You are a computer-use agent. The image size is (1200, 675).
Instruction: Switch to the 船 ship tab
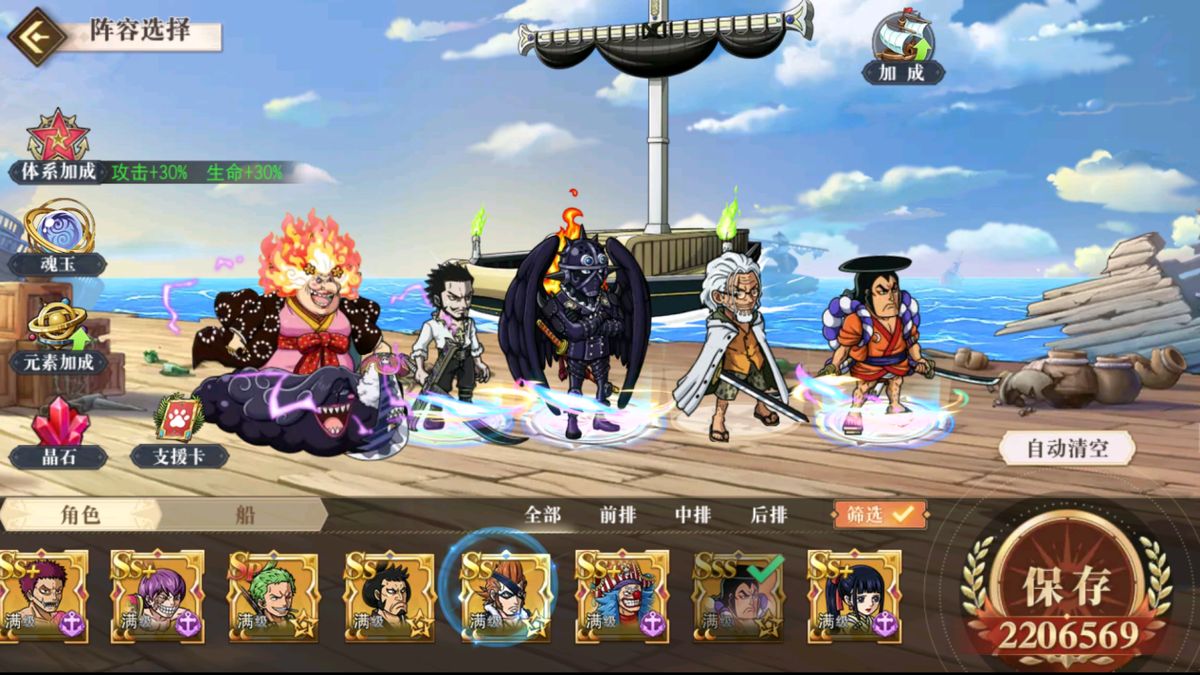[x=245, y=515]
